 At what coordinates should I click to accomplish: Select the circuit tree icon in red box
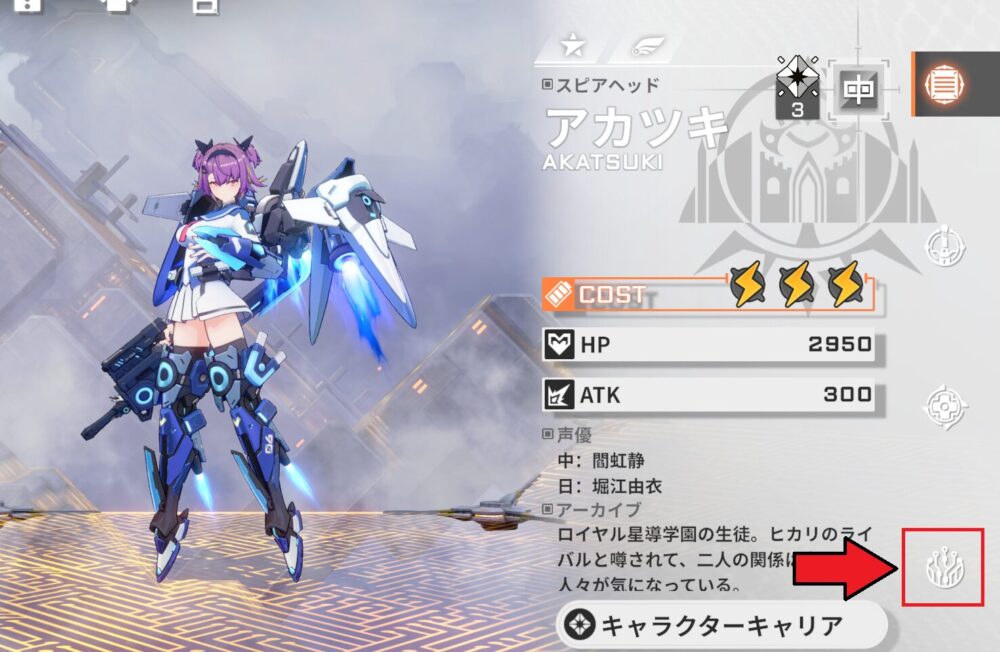pyautogui.click(x=942, y=568)
